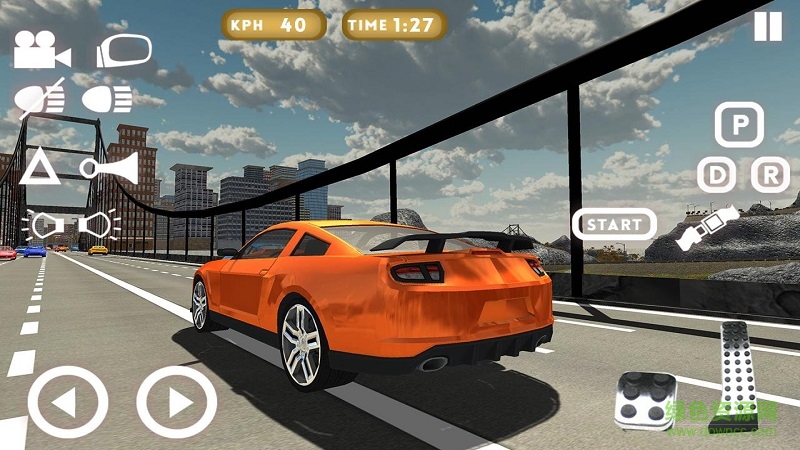Signal a left turn indicator
The image size is (800, 450).
(44, 224)
